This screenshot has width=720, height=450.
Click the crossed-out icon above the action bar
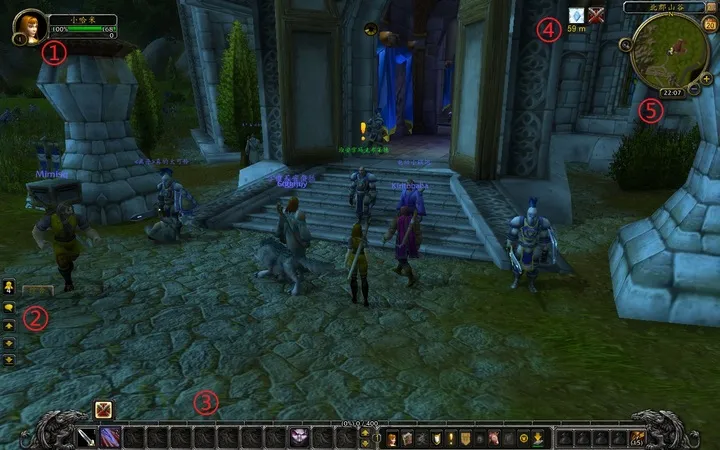pyautogui.click(x=103, y=409)
